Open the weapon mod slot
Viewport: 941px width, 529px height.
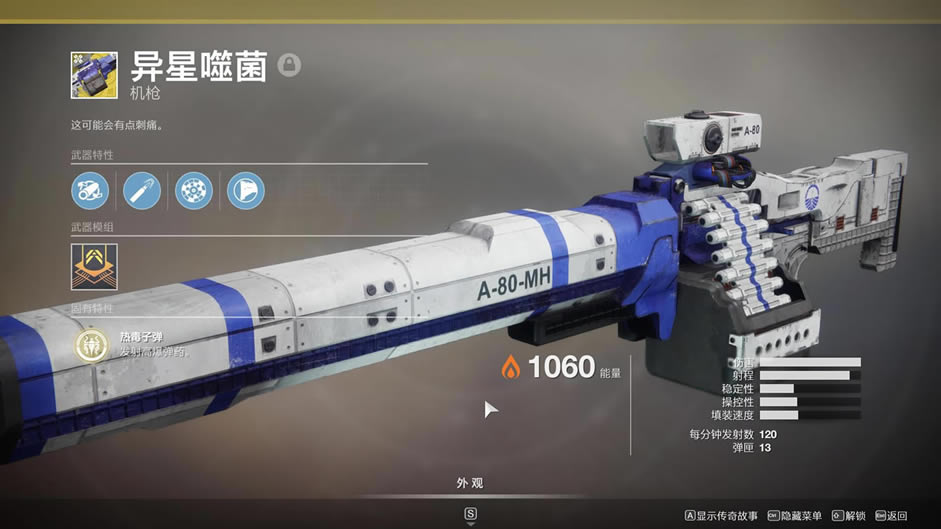(x=94, y=267)
